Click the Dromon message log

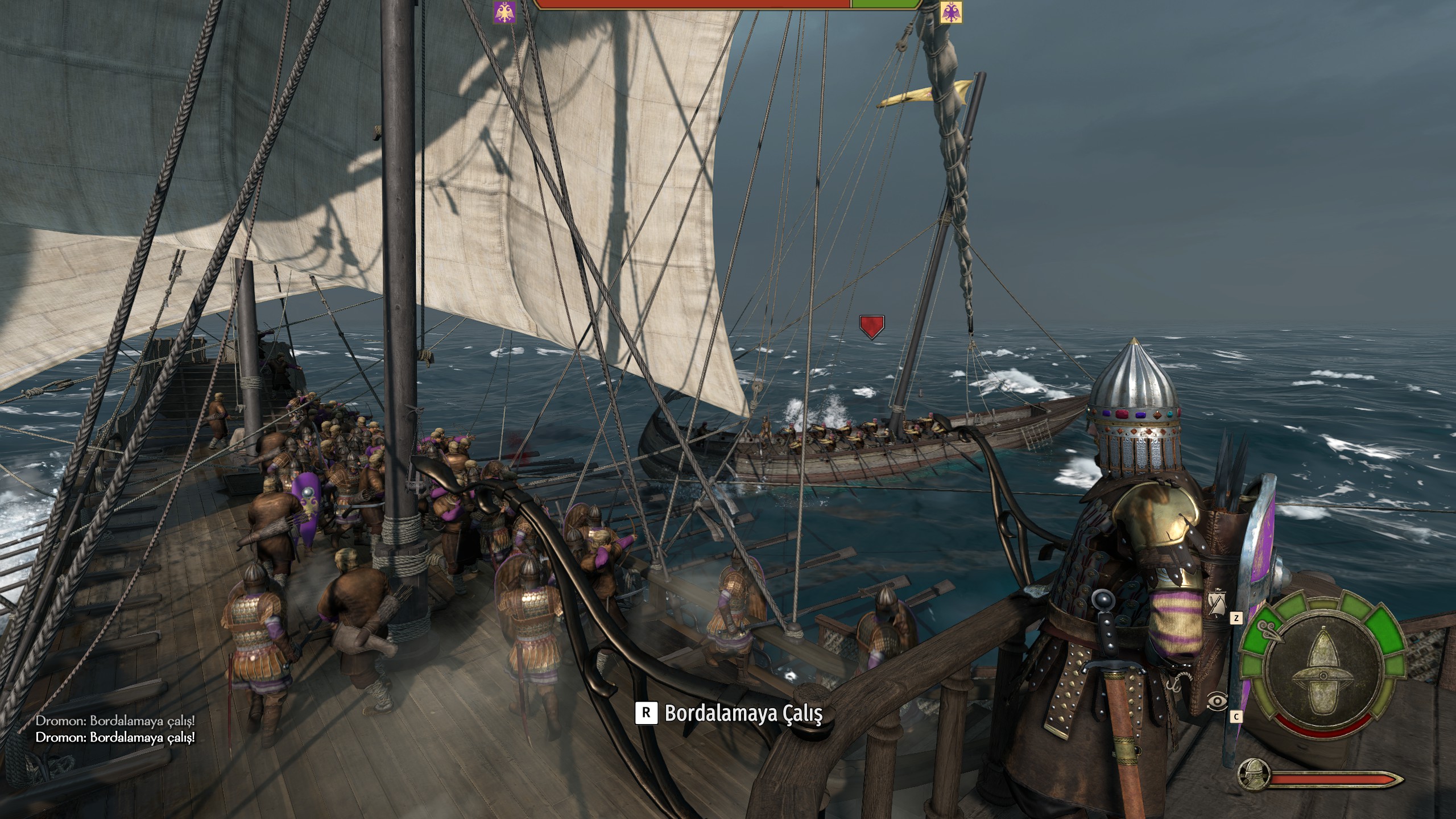coord(115,729)
